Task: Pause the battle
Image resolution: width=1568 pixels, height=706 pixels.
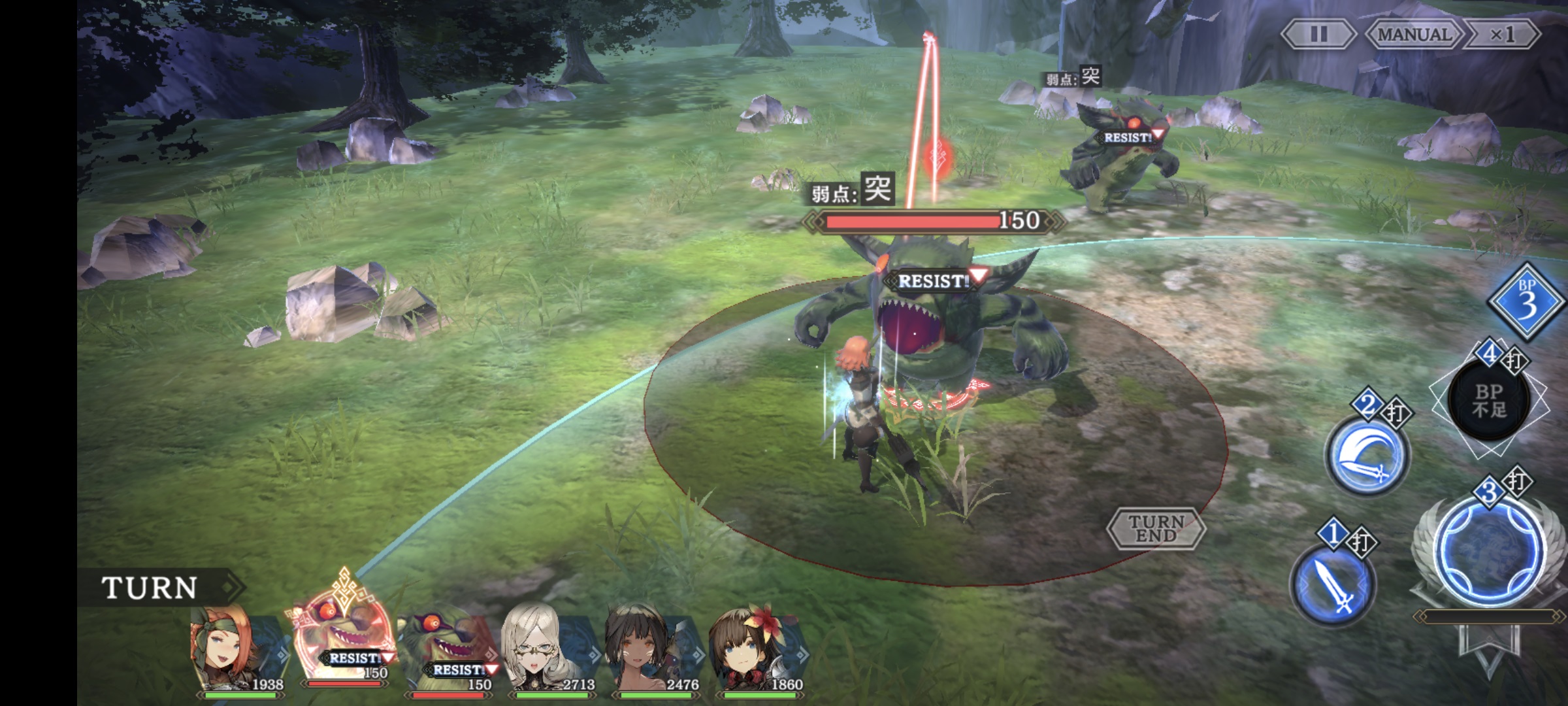Action: pos(1318,34)
